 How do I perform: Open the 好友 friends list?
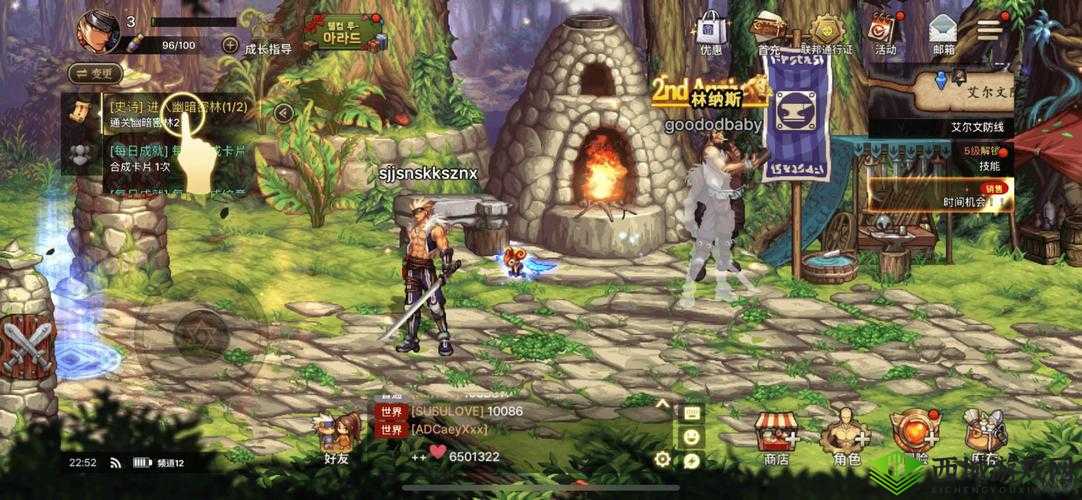click(x=337, y=439)
